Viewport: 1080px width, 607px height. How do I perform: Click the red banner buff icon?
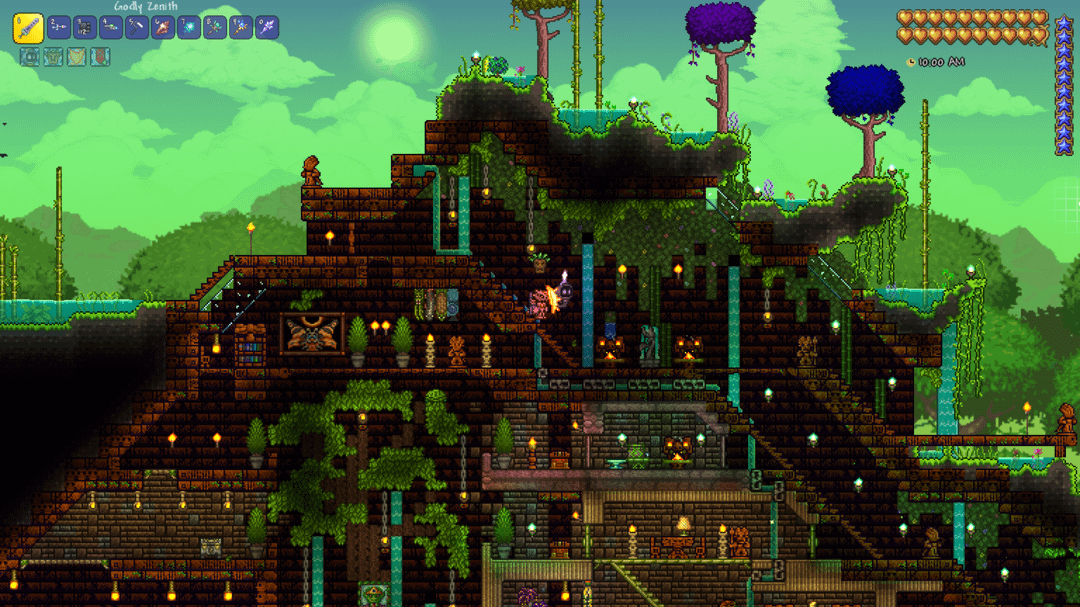tap(100, 57)
